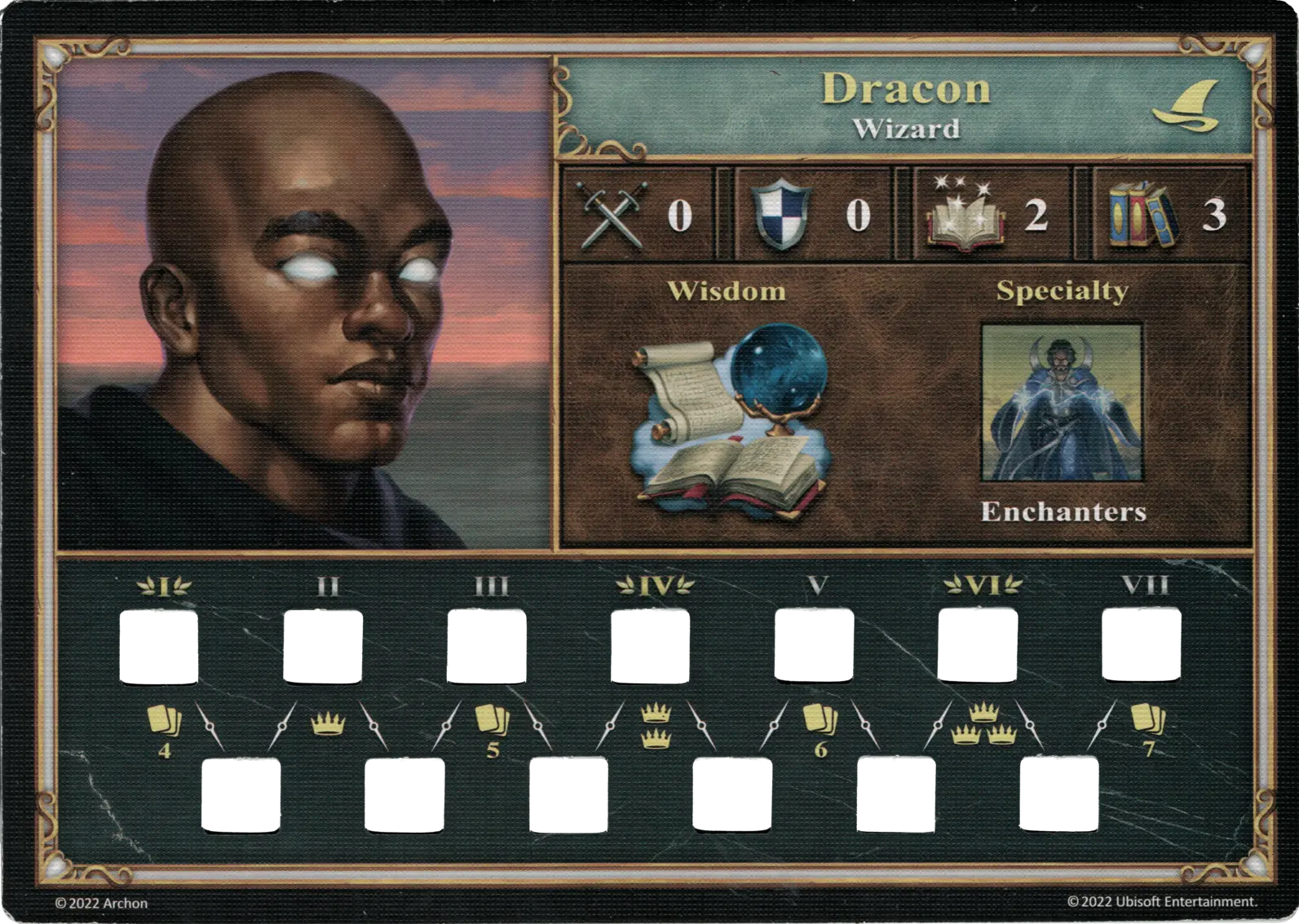The width and height of the screenshot is (1299, 924).
Task: Select the sparkling open book power icon
Action: tap(963, 215)
